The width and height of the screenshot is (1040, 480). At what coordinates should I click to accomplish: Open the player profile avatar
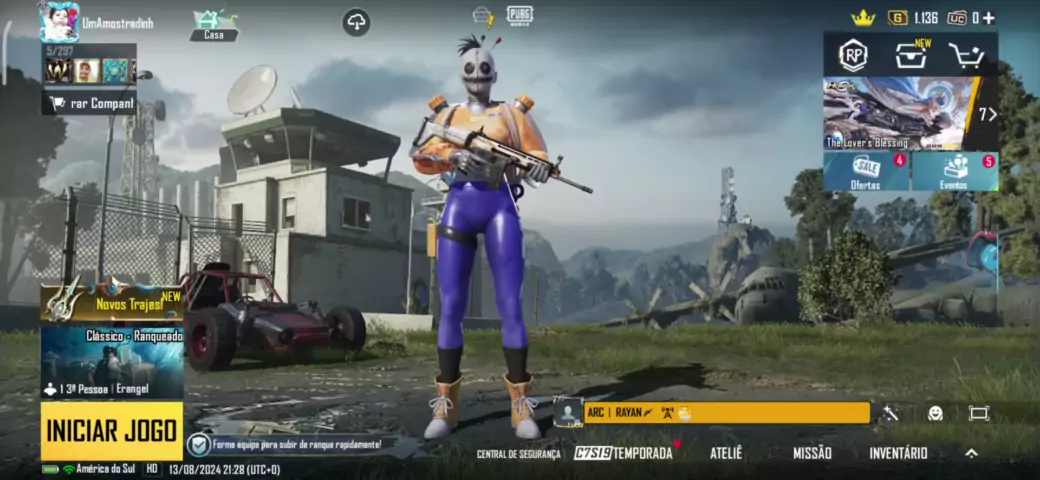click(x=59, y=21)
